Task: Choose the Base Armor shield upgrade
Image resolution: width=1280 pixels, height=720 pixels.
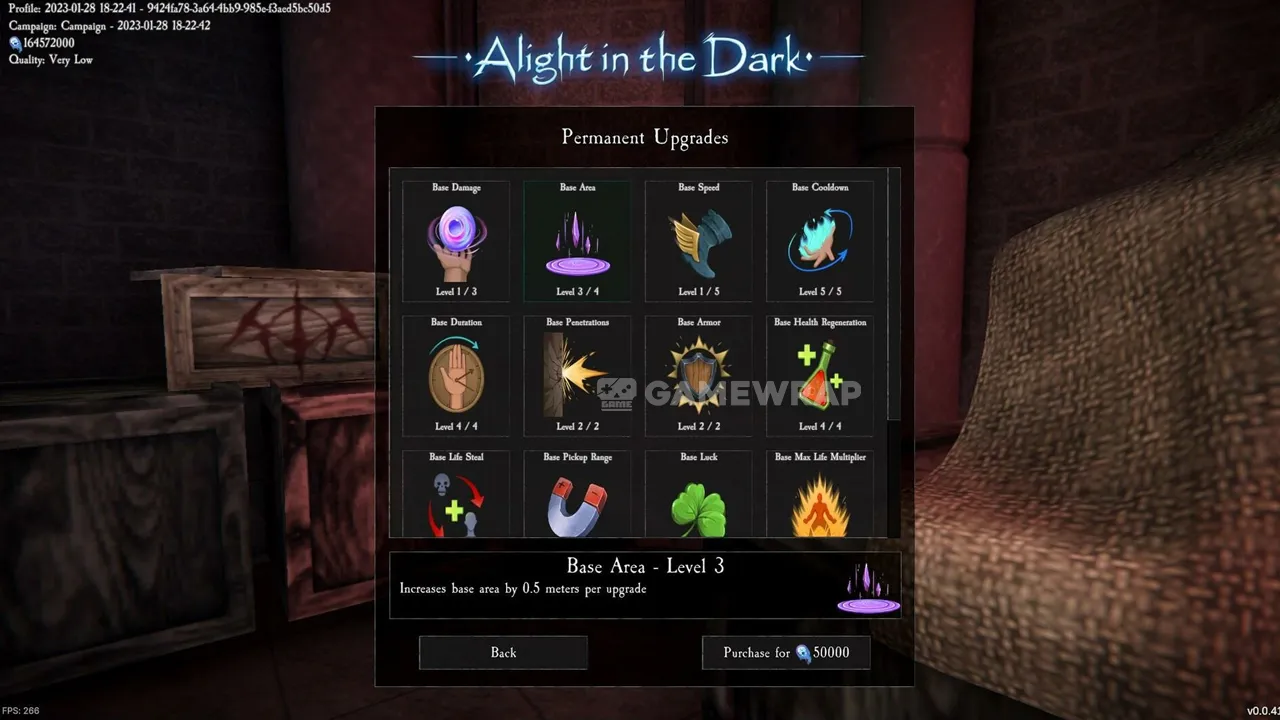Action: coord(699,376)
